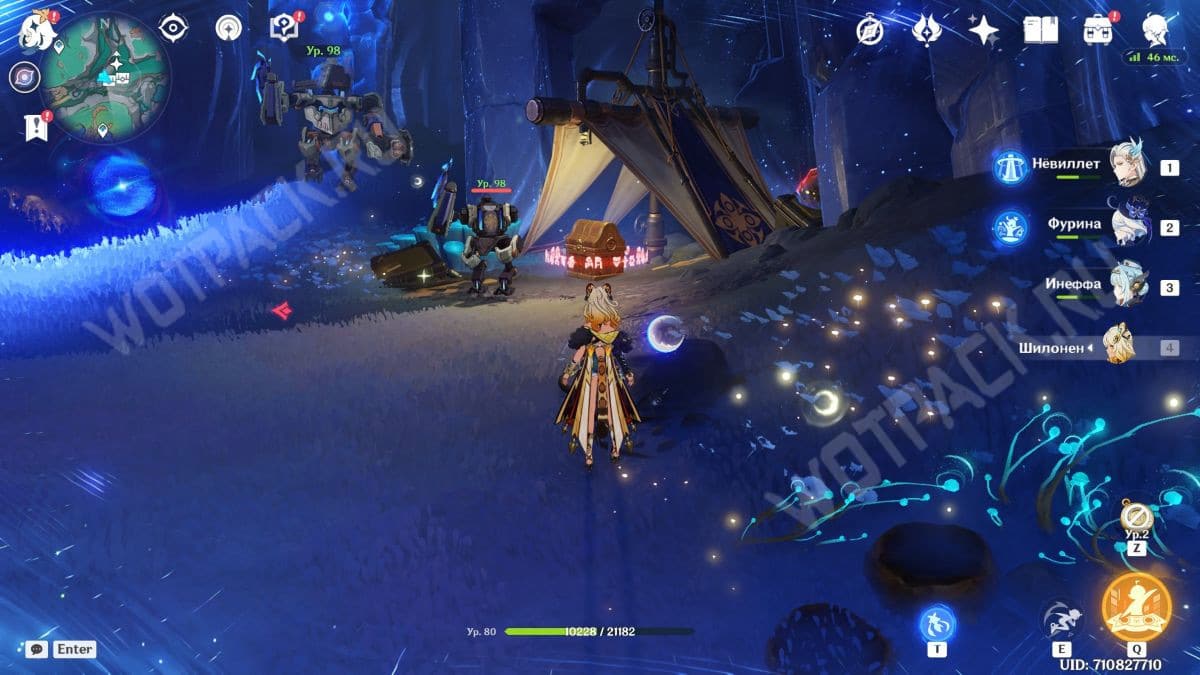Open the Paimon main menu
1200x675 pixels.
click(37, 31)
